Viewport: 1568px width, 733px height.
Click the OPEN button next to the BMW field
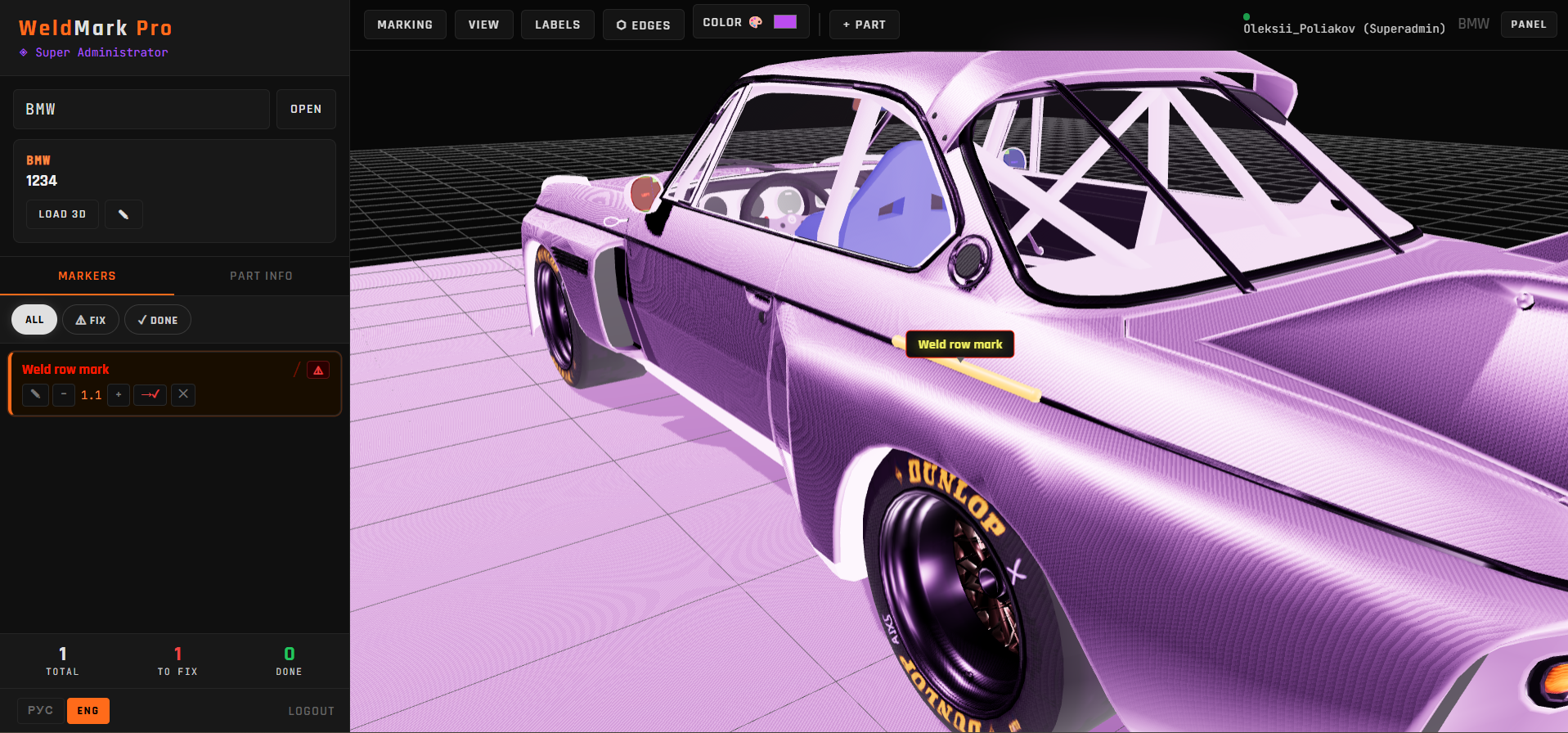pyautogui.click(x=306, y=108)
